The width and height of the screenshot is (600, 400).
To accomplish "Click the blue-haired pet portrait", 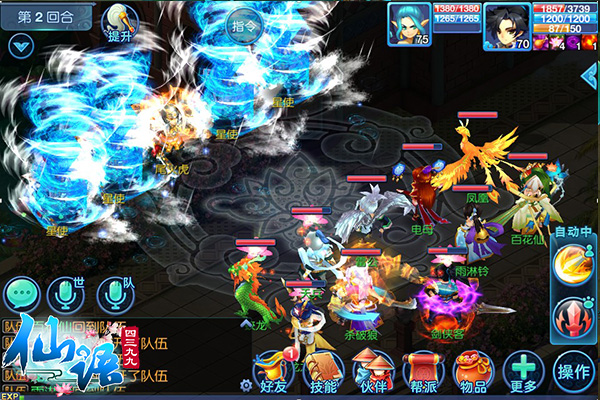I will pos(409,25).
